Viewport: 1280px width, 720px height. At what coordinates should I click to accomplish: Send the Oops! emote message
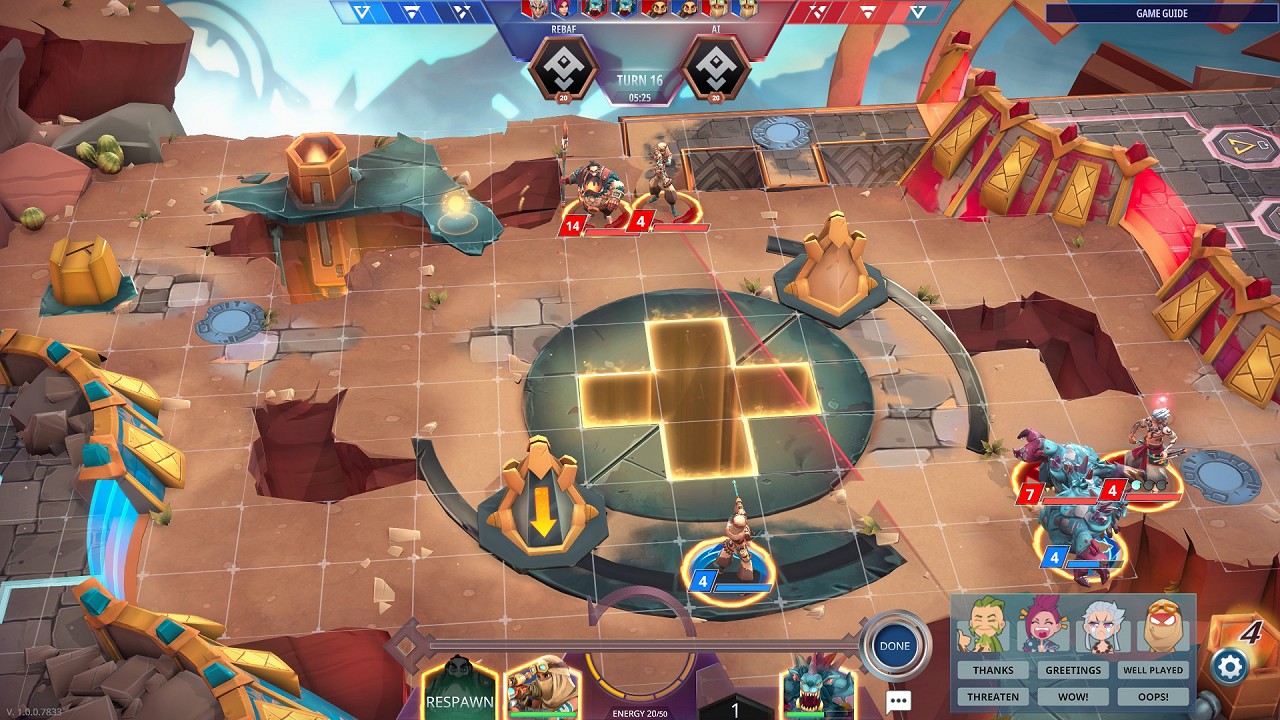pyautogui.click(x=1153, y=696)
